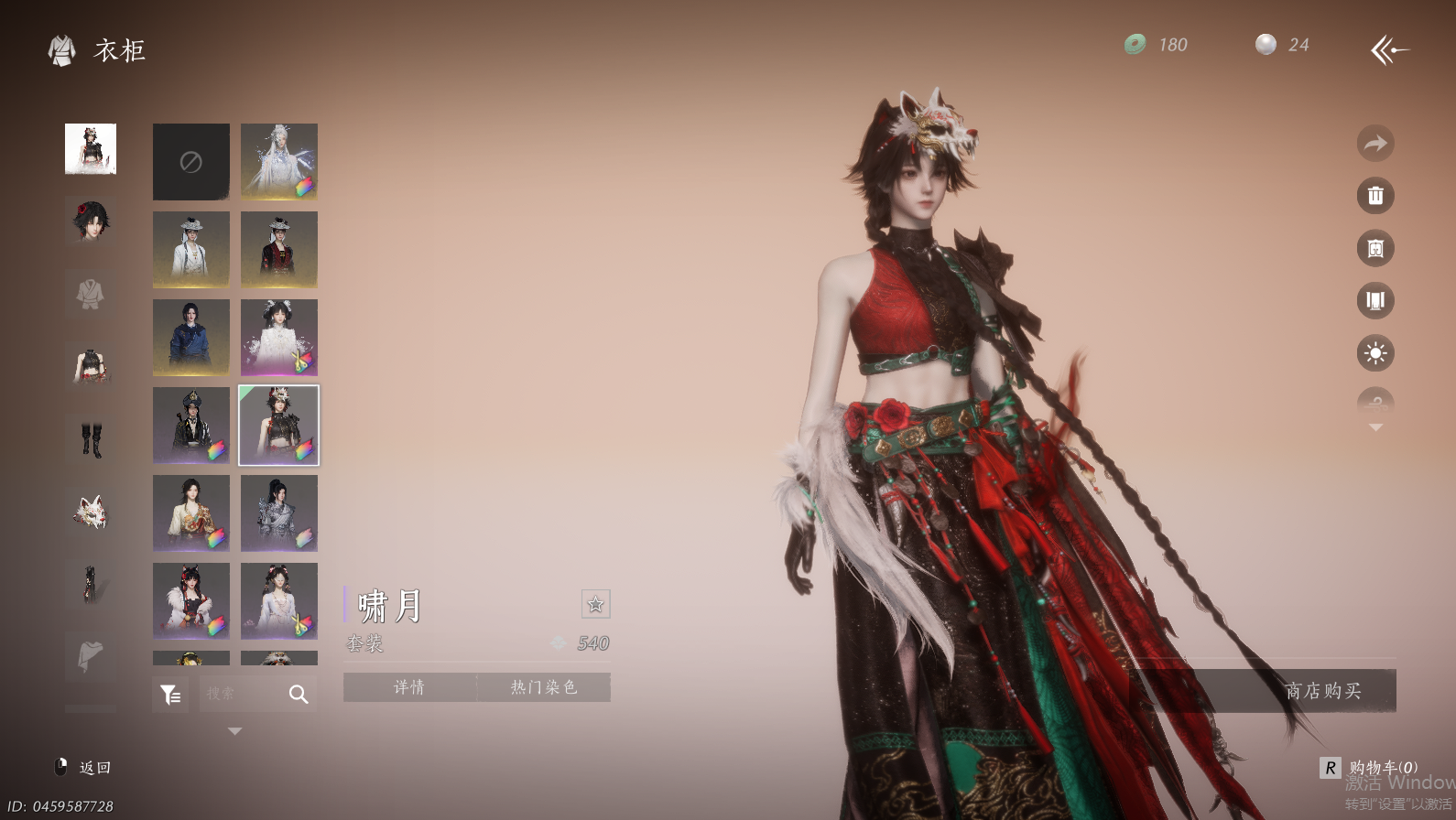
Task: Open the outfit filter options
Action: pyautogui.click(x=170, y=695)
